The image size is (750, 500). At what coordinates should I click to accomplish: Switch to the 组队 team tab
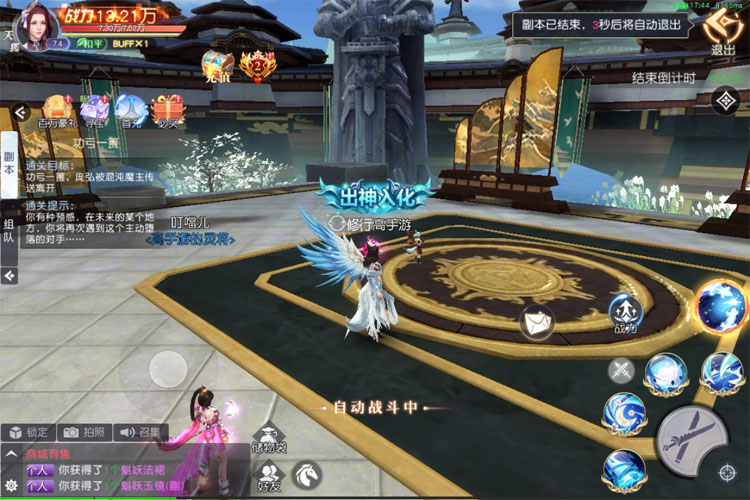[x=9, y=233]
